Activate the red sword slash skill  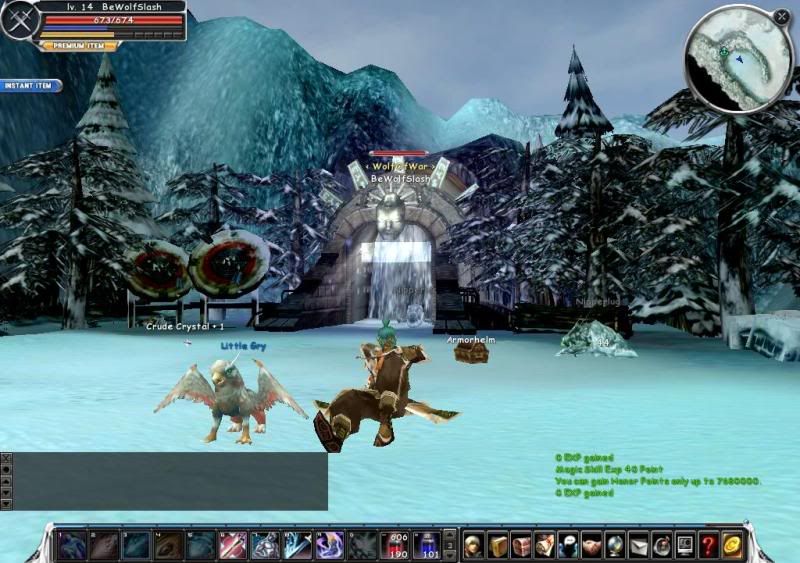233,545
